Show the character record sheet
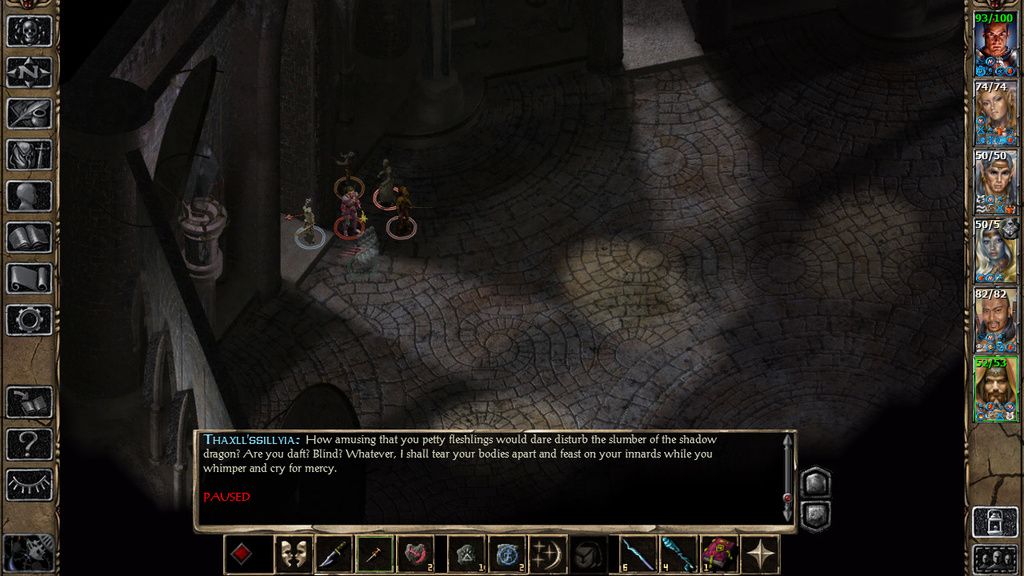1024x576 pixels. tap(29, 196)
